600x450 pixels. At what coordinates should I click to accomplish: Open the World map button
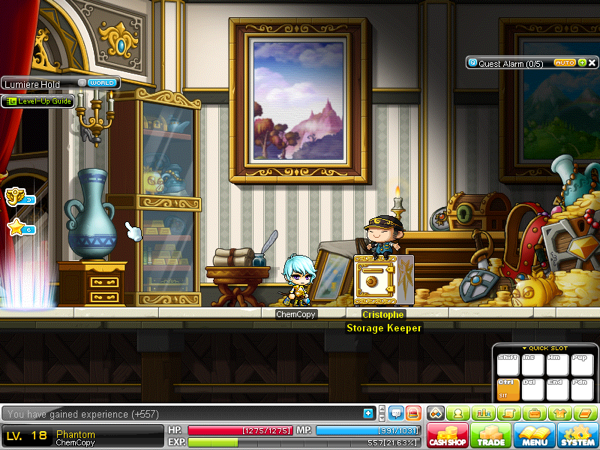pyautogui.click(x=103, y=83)
